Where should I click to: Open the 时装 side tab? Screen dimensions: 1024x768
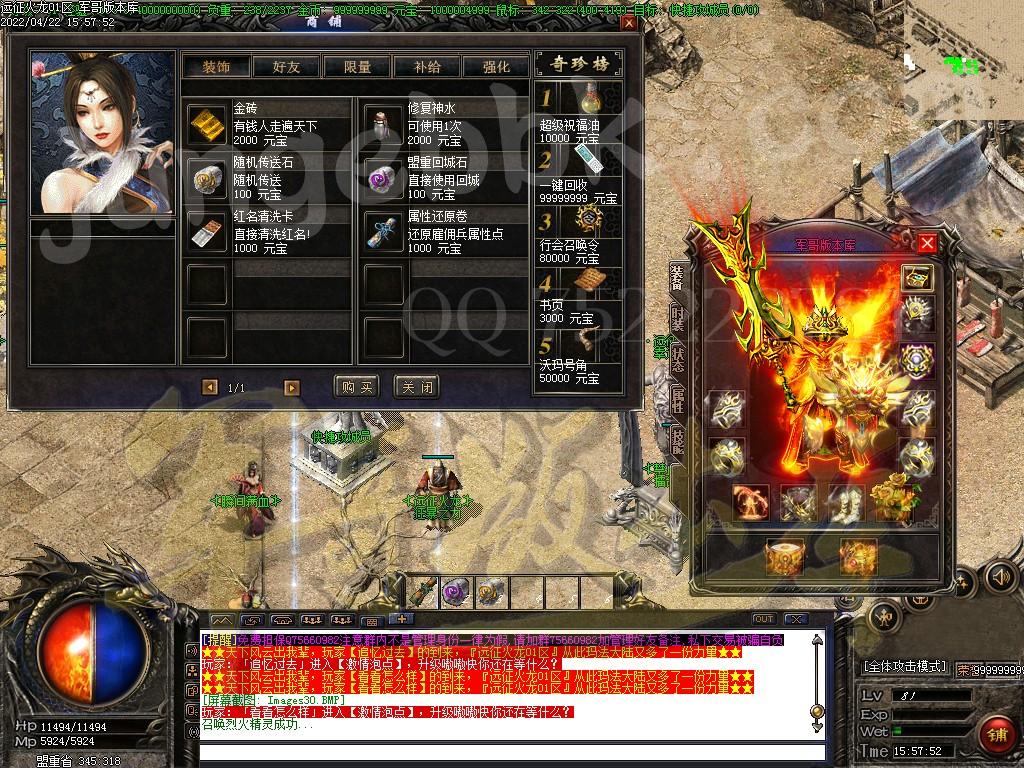click(677, 320)
